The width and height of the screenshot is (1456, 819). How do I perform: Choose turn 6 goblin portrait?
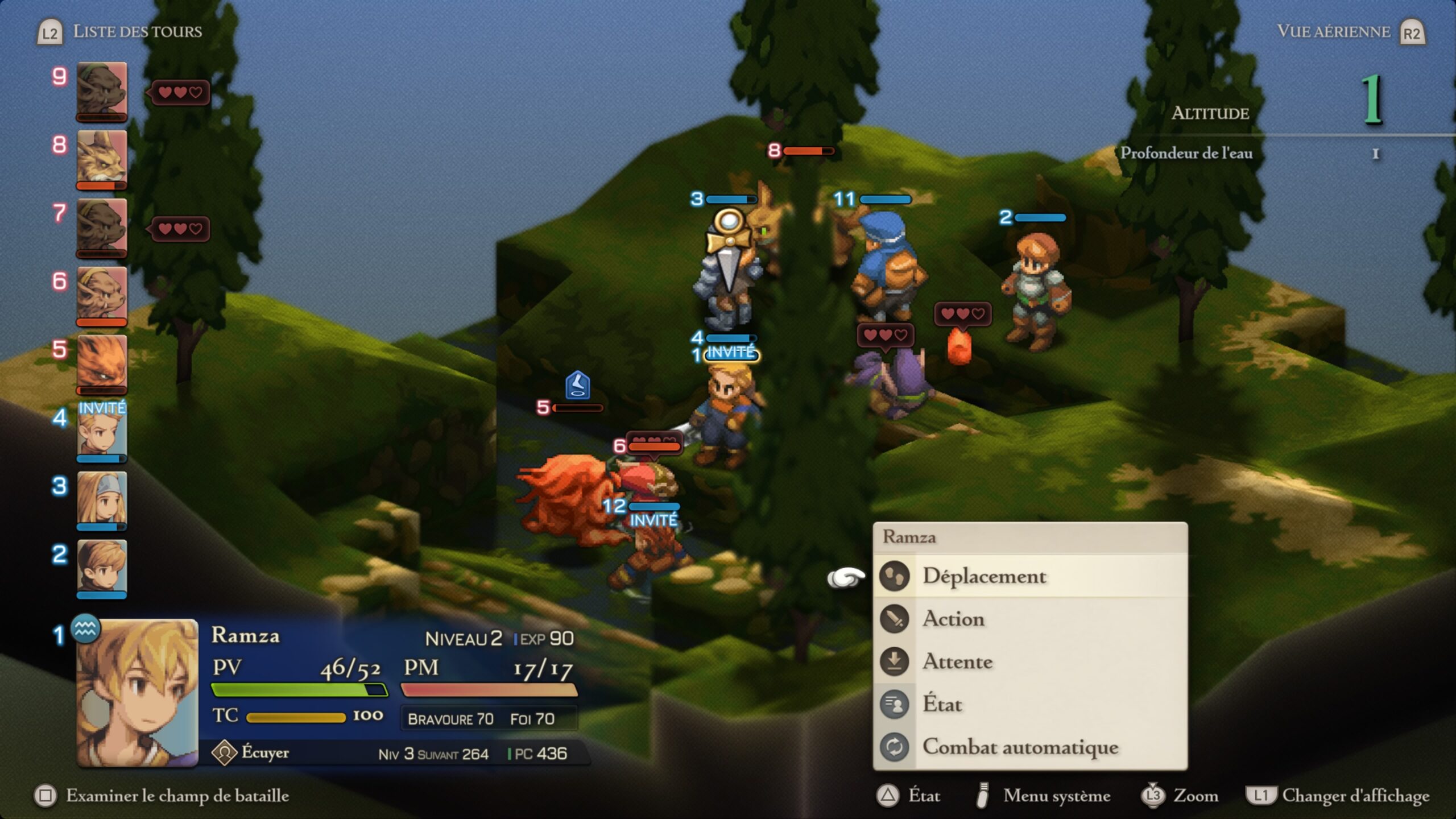[102, 295]
